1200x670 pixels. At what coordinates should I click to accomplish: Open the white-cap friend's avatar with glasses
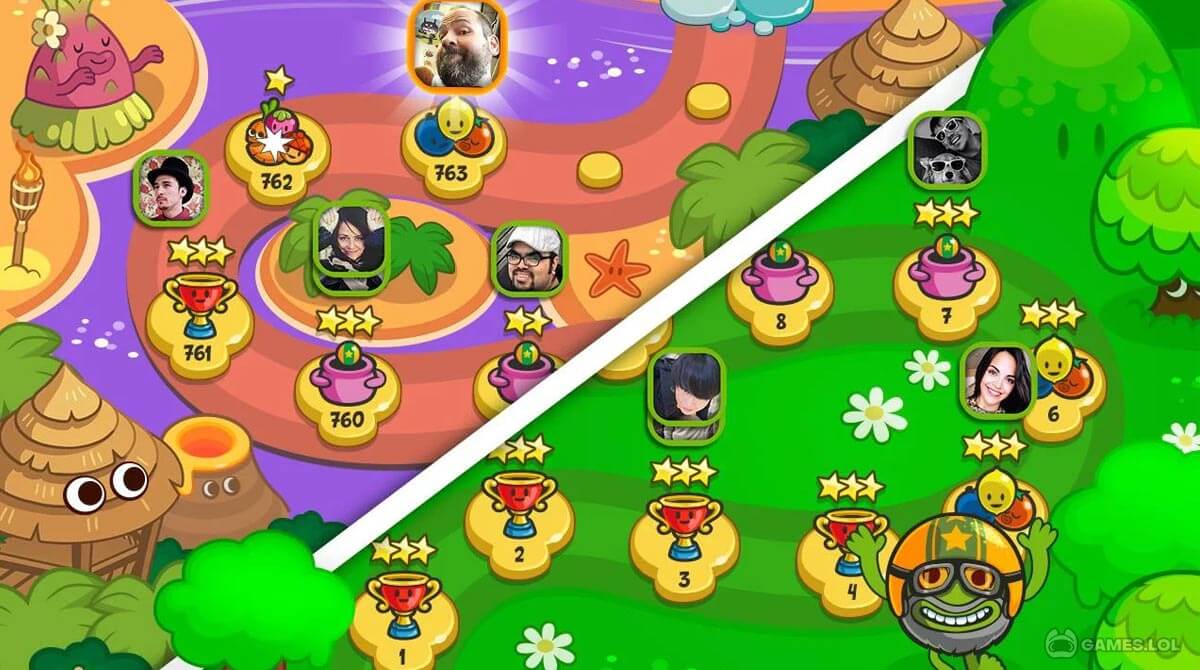pos(529,259)
